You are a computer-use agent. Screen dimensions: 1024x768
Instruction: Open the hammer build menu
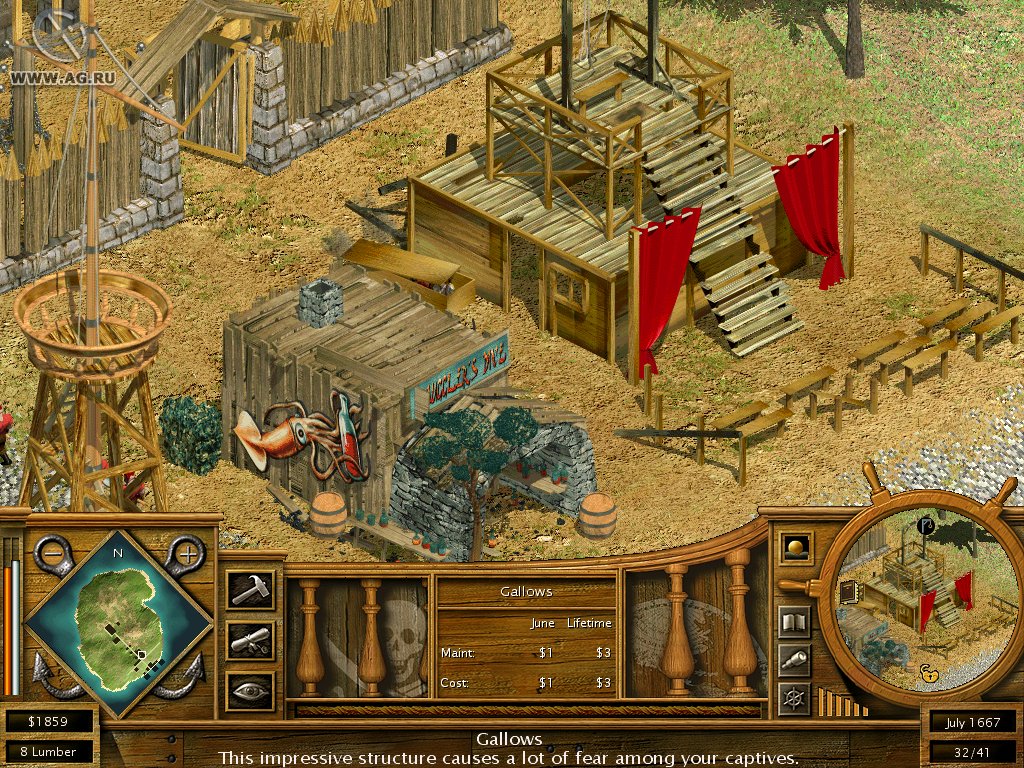pos(249,590)
